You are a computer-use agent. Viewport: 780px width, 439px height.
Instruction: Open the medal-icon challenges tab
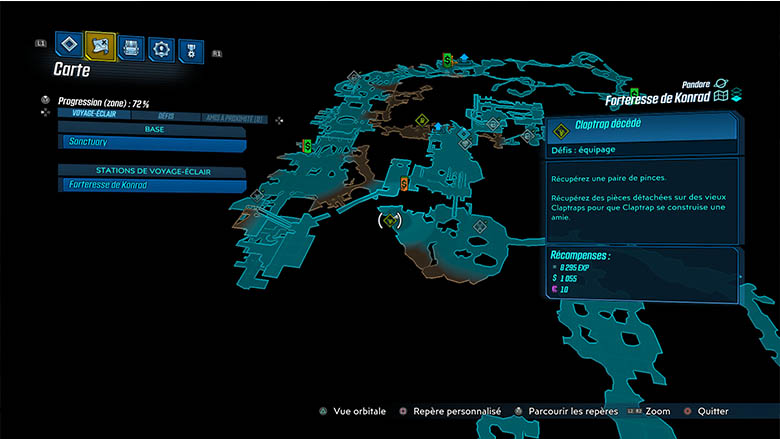[x=190, y=50]
